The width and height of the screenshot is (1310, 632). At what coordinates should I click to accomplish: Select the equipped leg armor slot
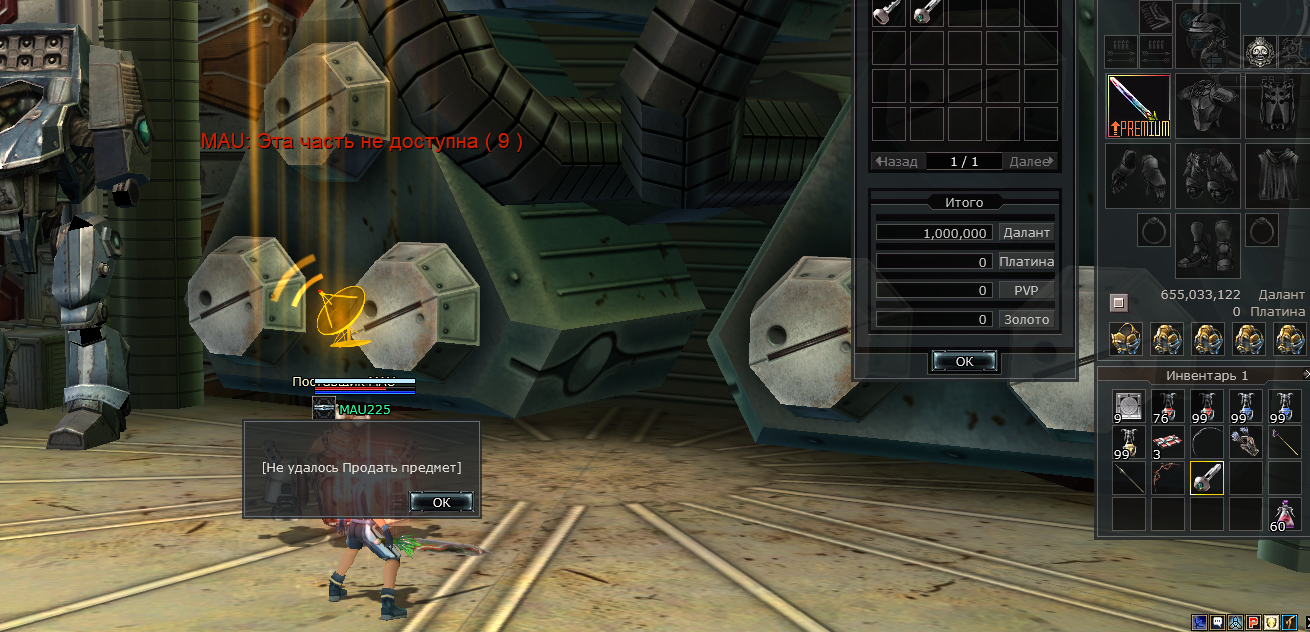coord(1207,175)
